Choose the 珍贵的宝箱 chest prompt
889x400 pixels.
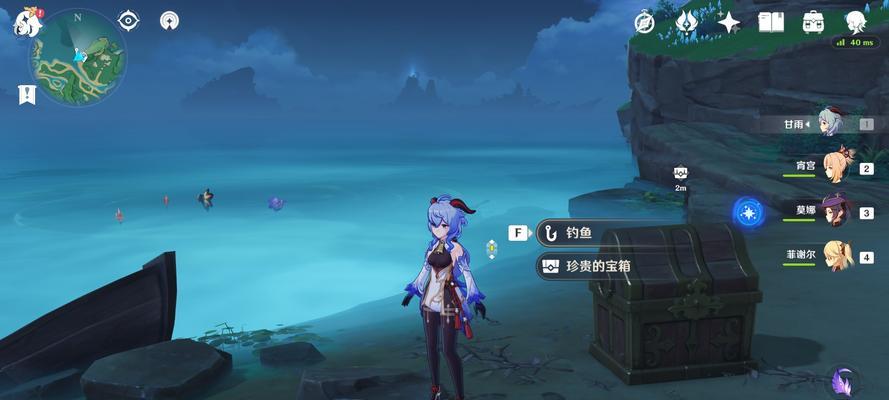coord(598,266)
